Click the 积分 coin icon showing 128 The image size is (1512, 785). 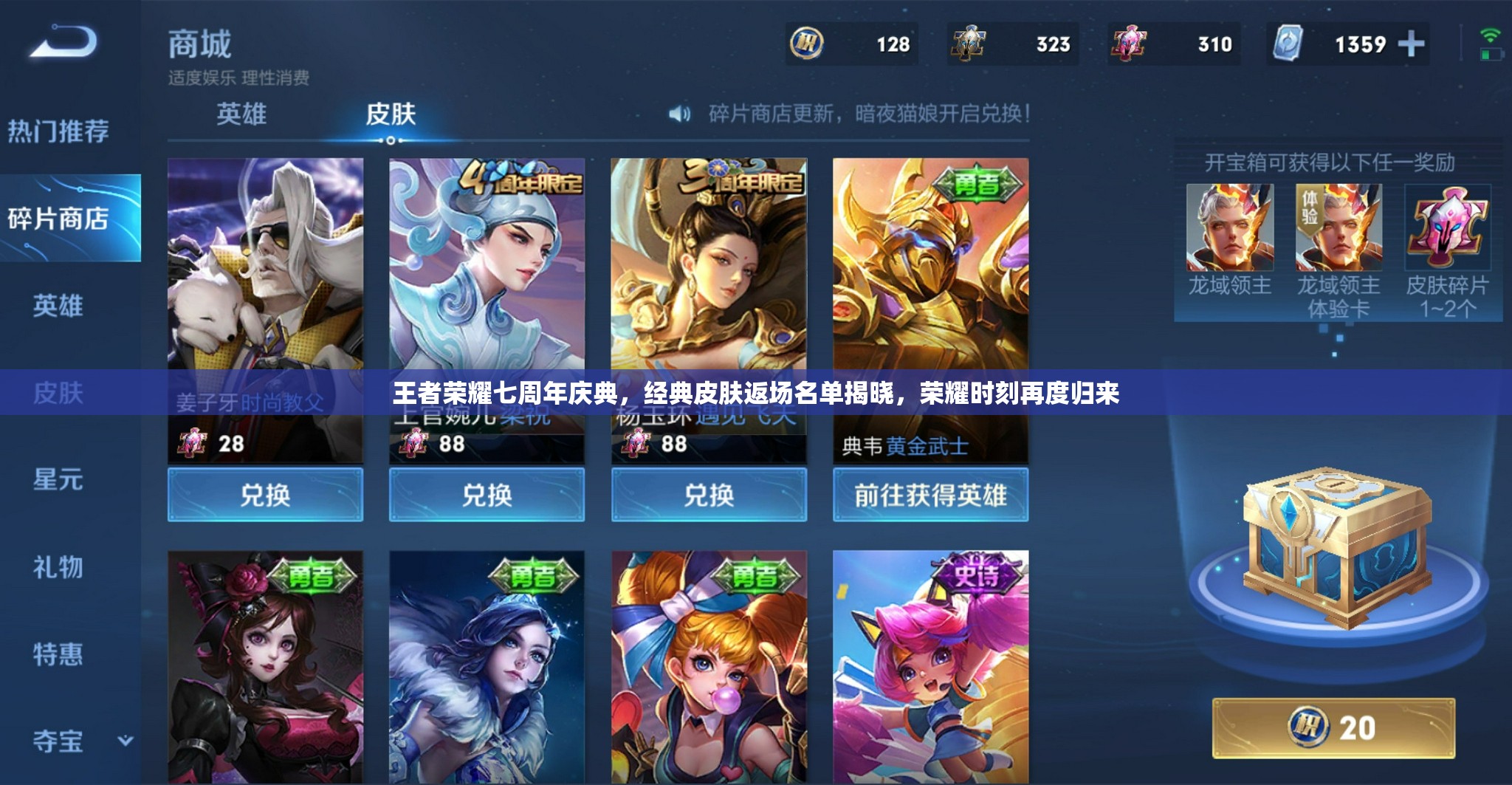tap(808, 44)
